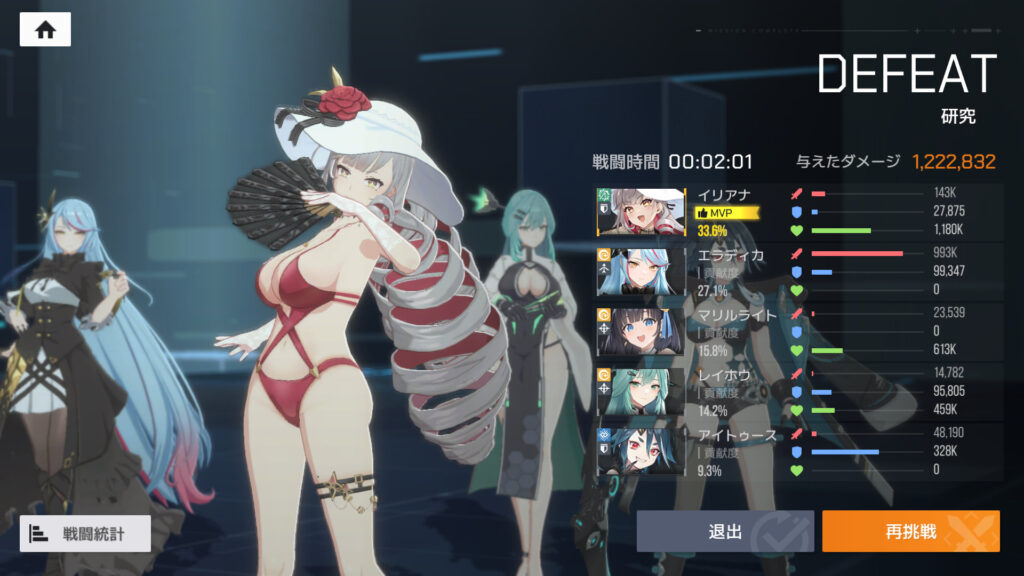The height and width of the screenshot is (576, 1024).
Task: Select エラディカ's portrait row
Action: coord(641,271)
